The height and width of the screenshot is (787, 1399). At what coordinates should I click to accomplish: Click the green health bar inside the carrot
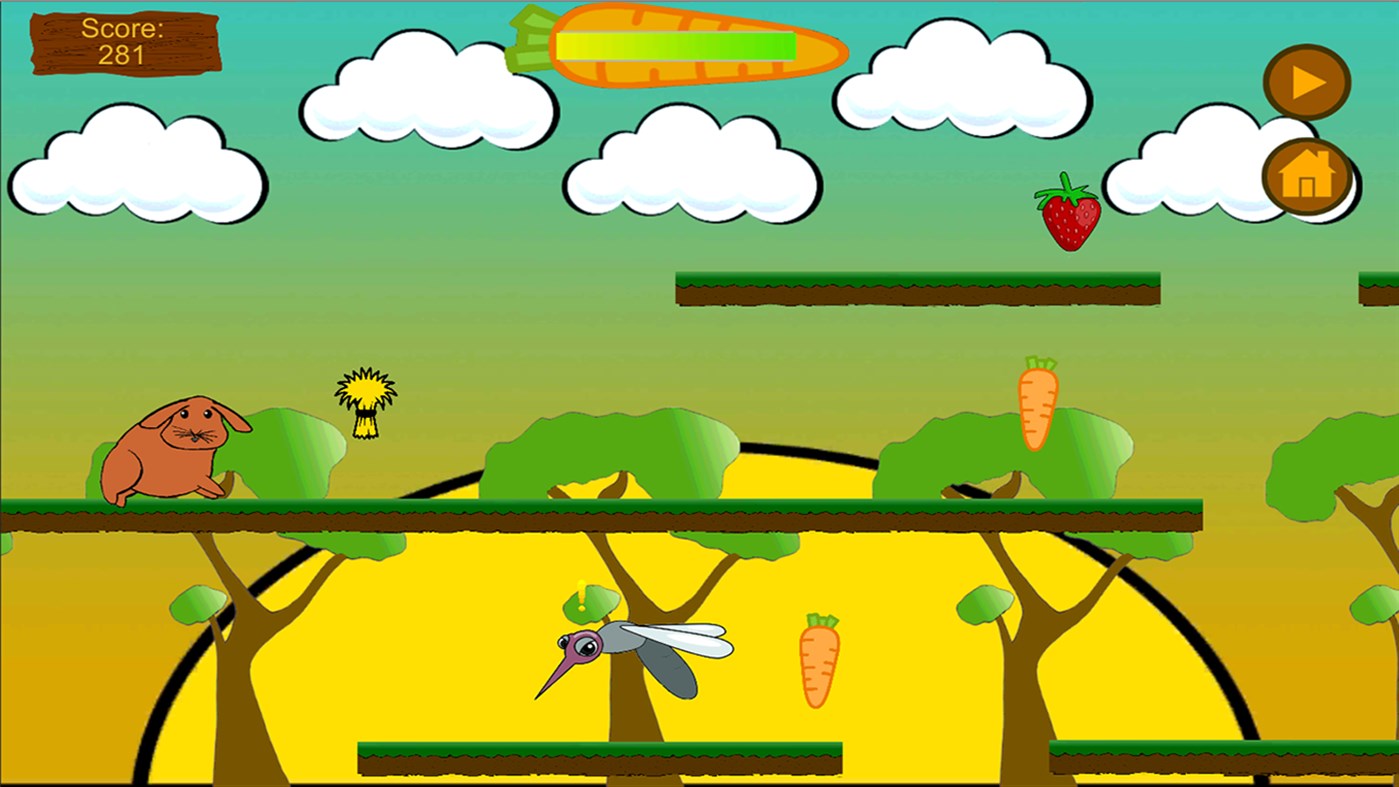click(675, 44)
